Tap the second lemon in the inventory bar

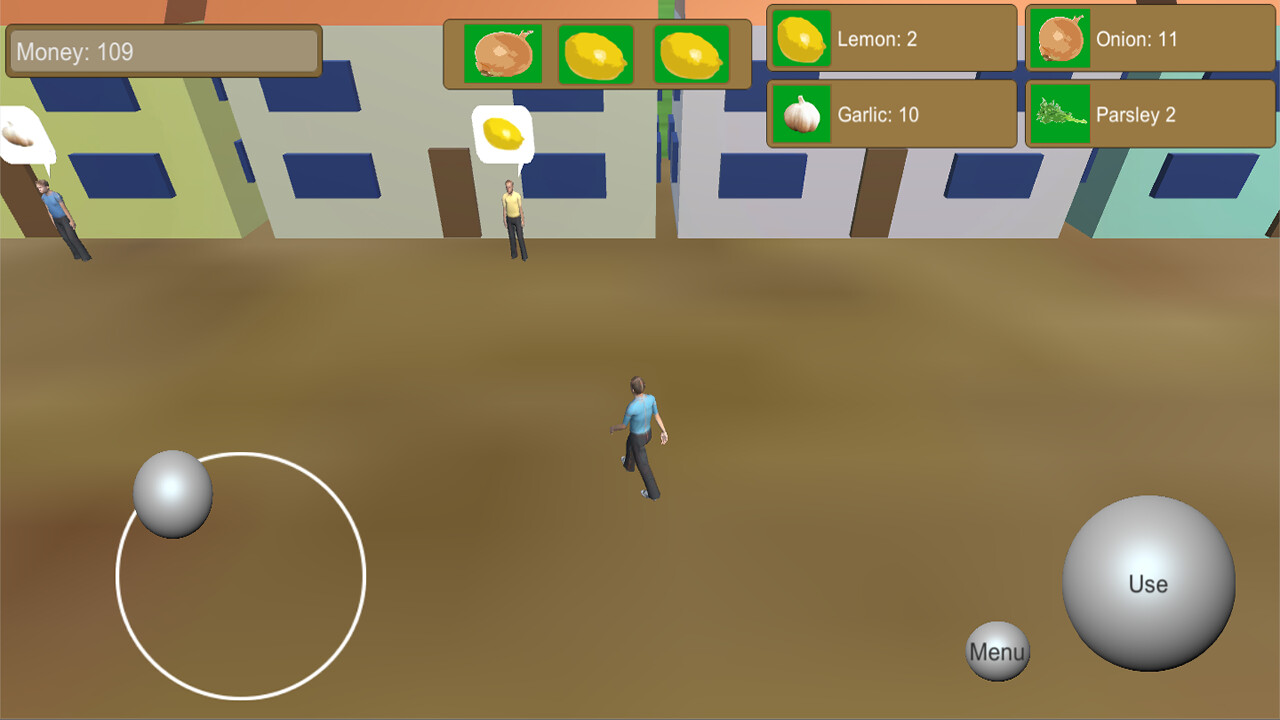(690, 52)
